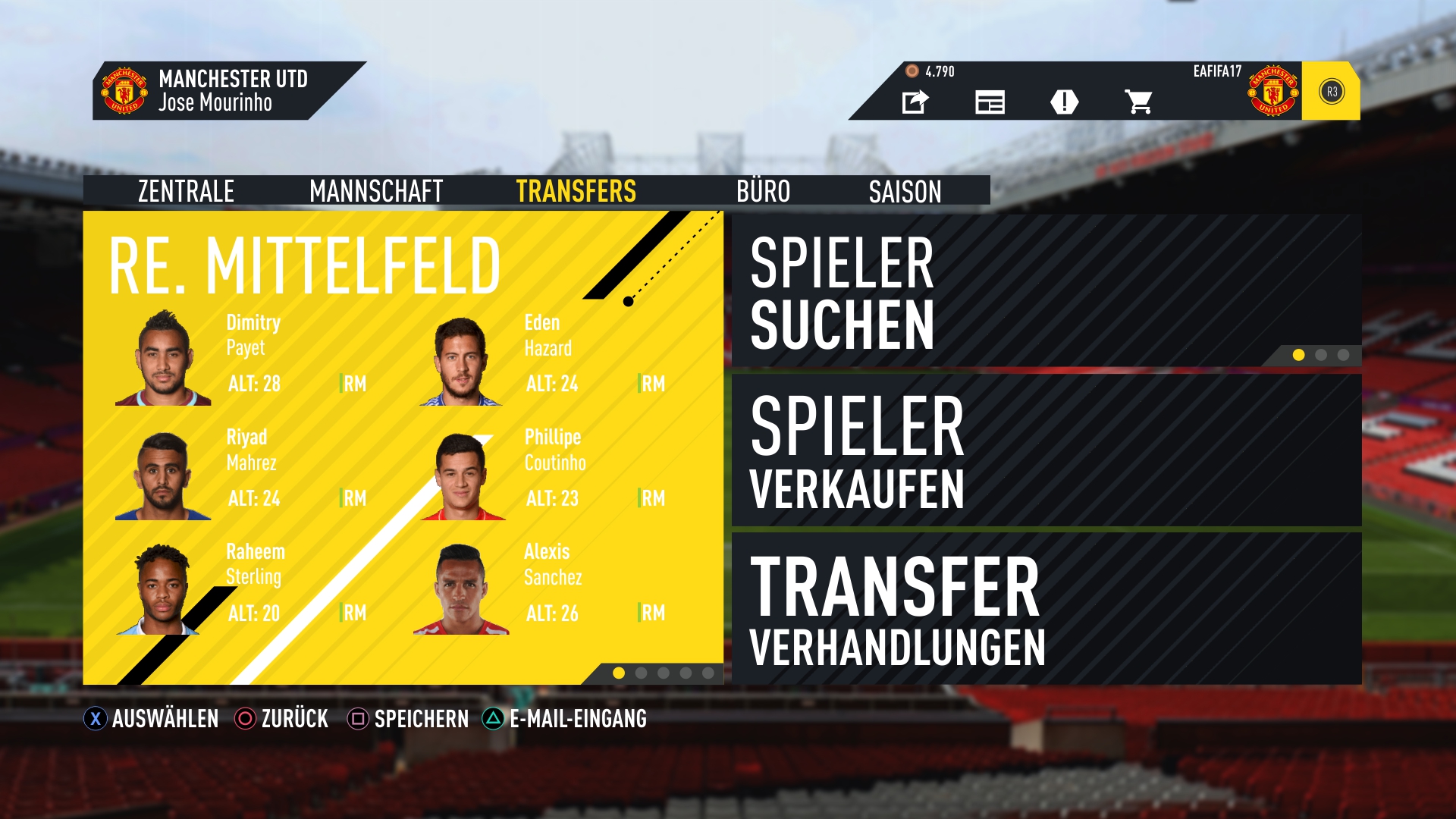Screen dimensions: 1456x819
Task: Open the Spieler Suchen tile
Action: coord(1046,292)
